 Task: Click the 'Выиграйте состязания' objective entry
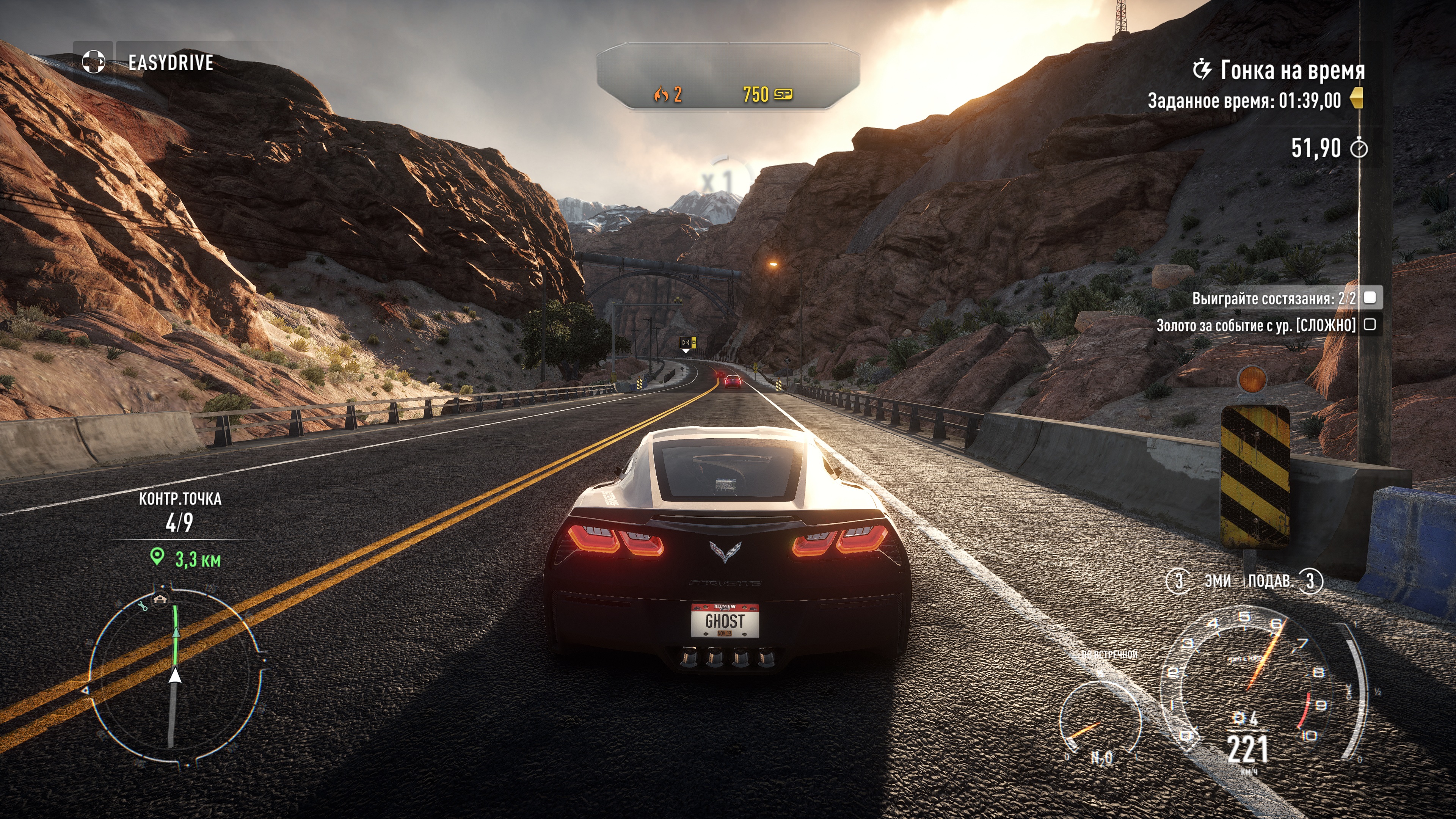click(1274, 298)
